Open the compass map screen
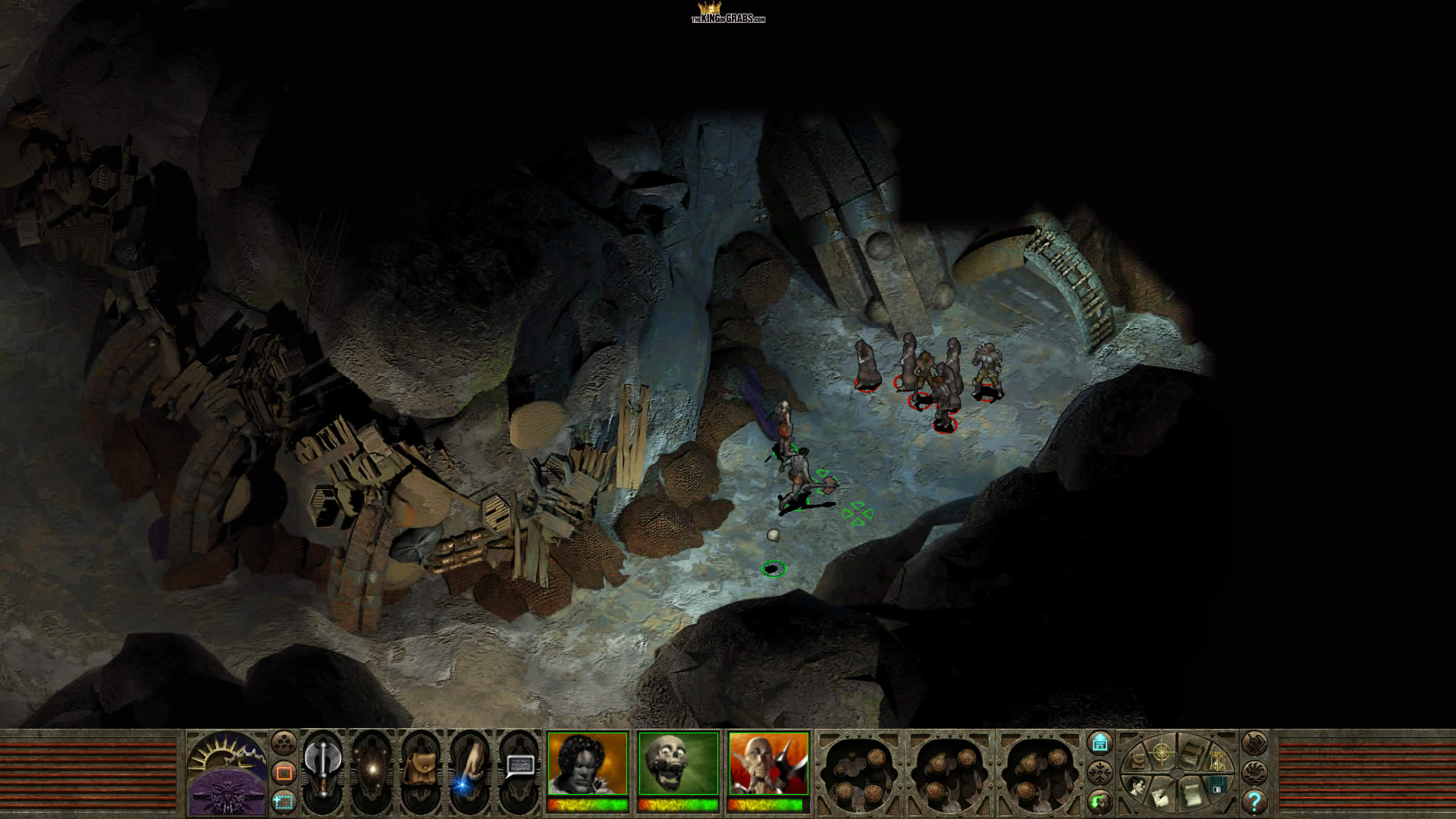Image resolution: width=1456 pixels, height=819 pixels. pyautogui.click(x=1162, y=752)
